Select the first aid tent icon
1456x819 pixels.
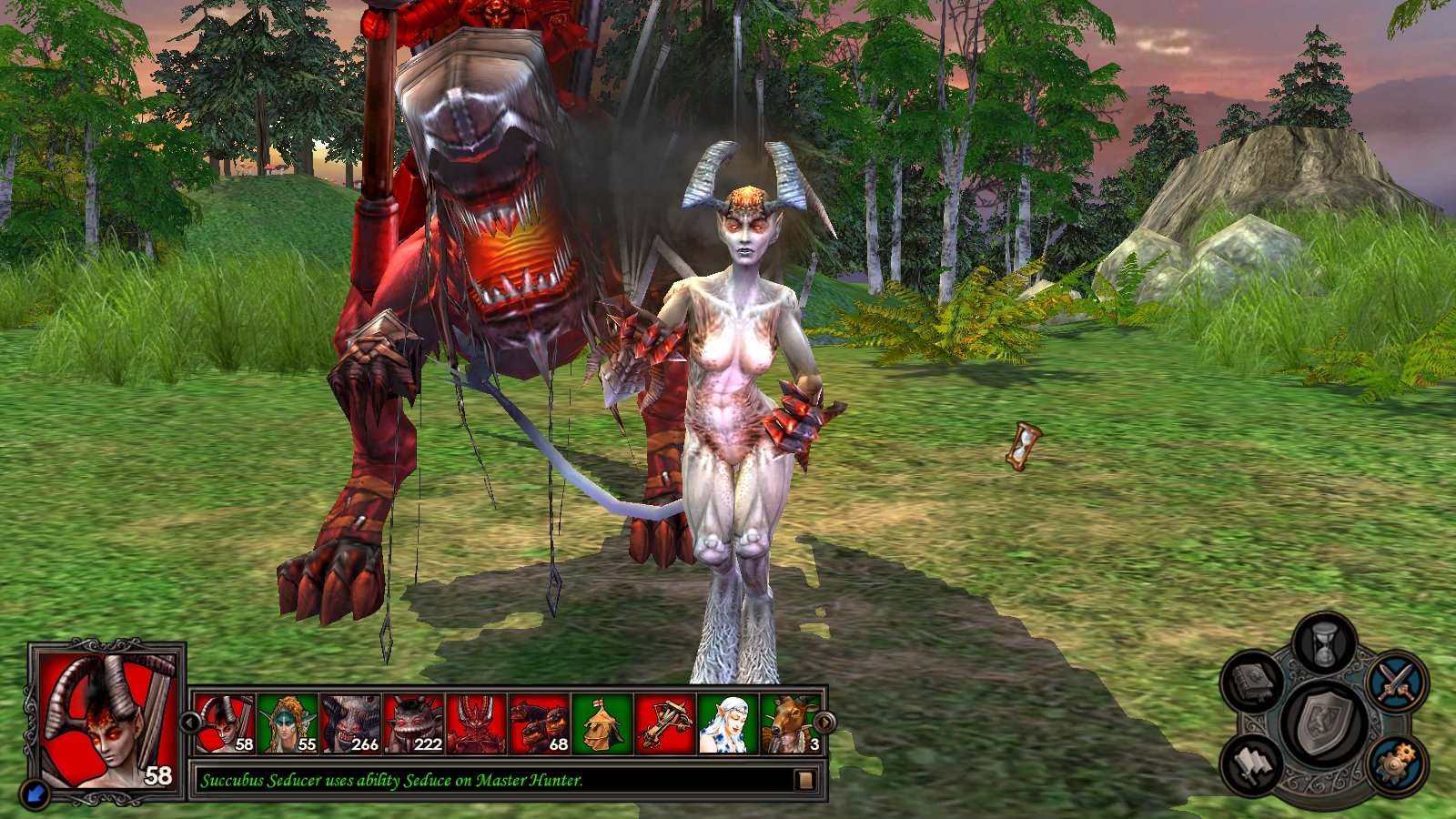point(602,724)
